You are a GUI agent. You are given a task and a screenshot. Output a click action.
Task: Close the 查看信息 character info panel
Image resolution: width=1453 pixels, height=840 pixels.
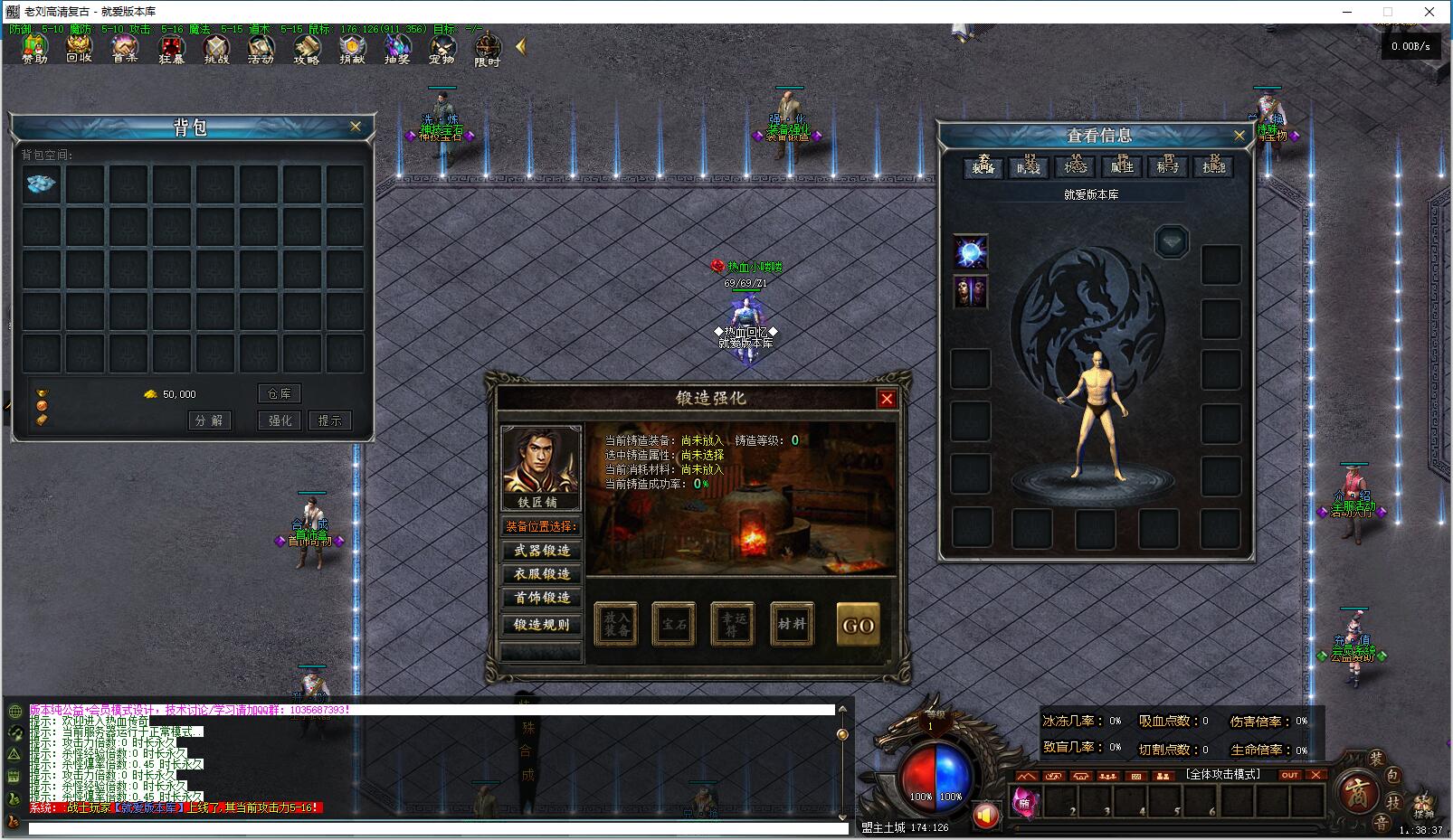tap(1239, 136)
